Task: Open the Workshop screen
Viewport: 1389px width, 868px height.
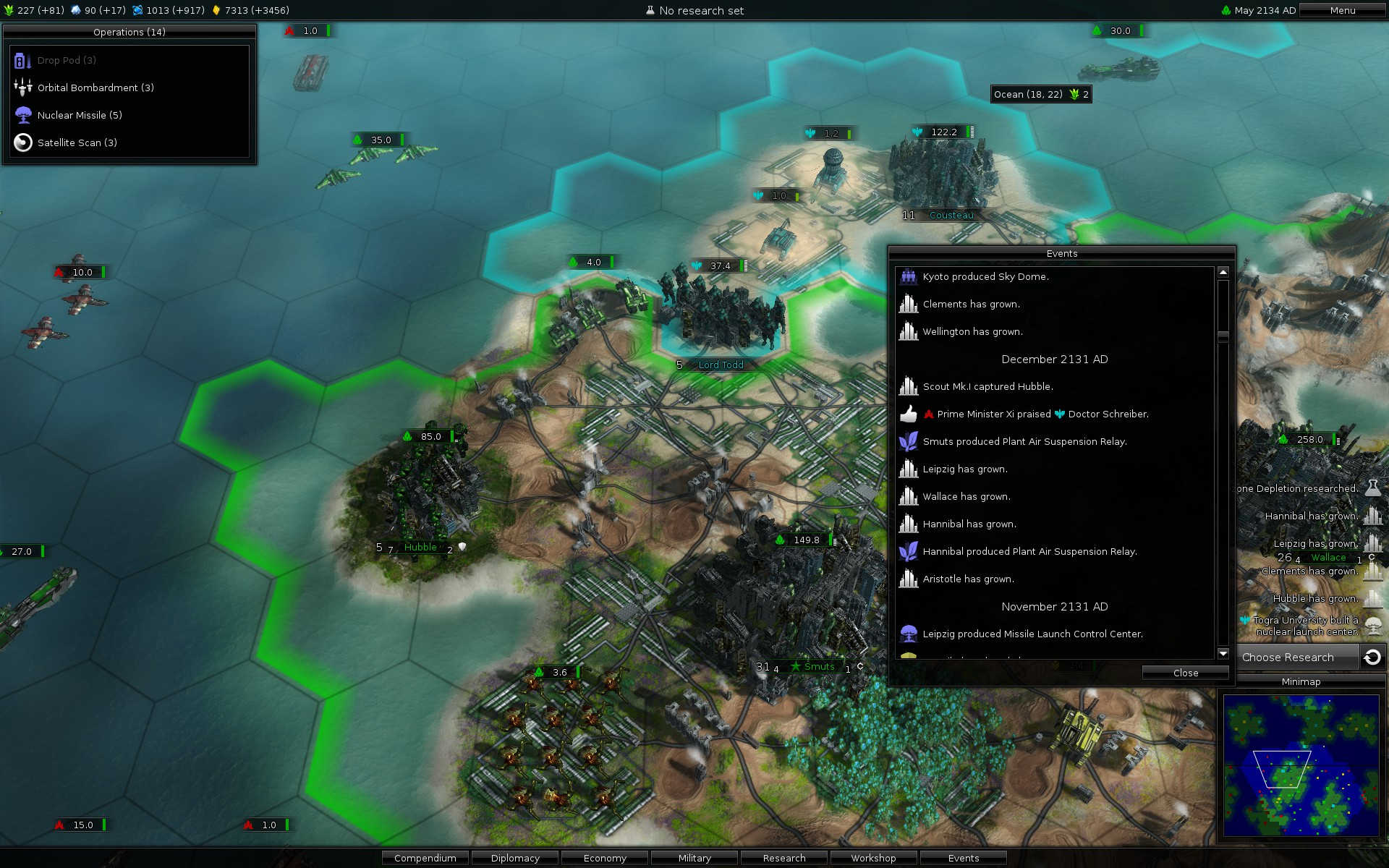Action: coord(873,858)
